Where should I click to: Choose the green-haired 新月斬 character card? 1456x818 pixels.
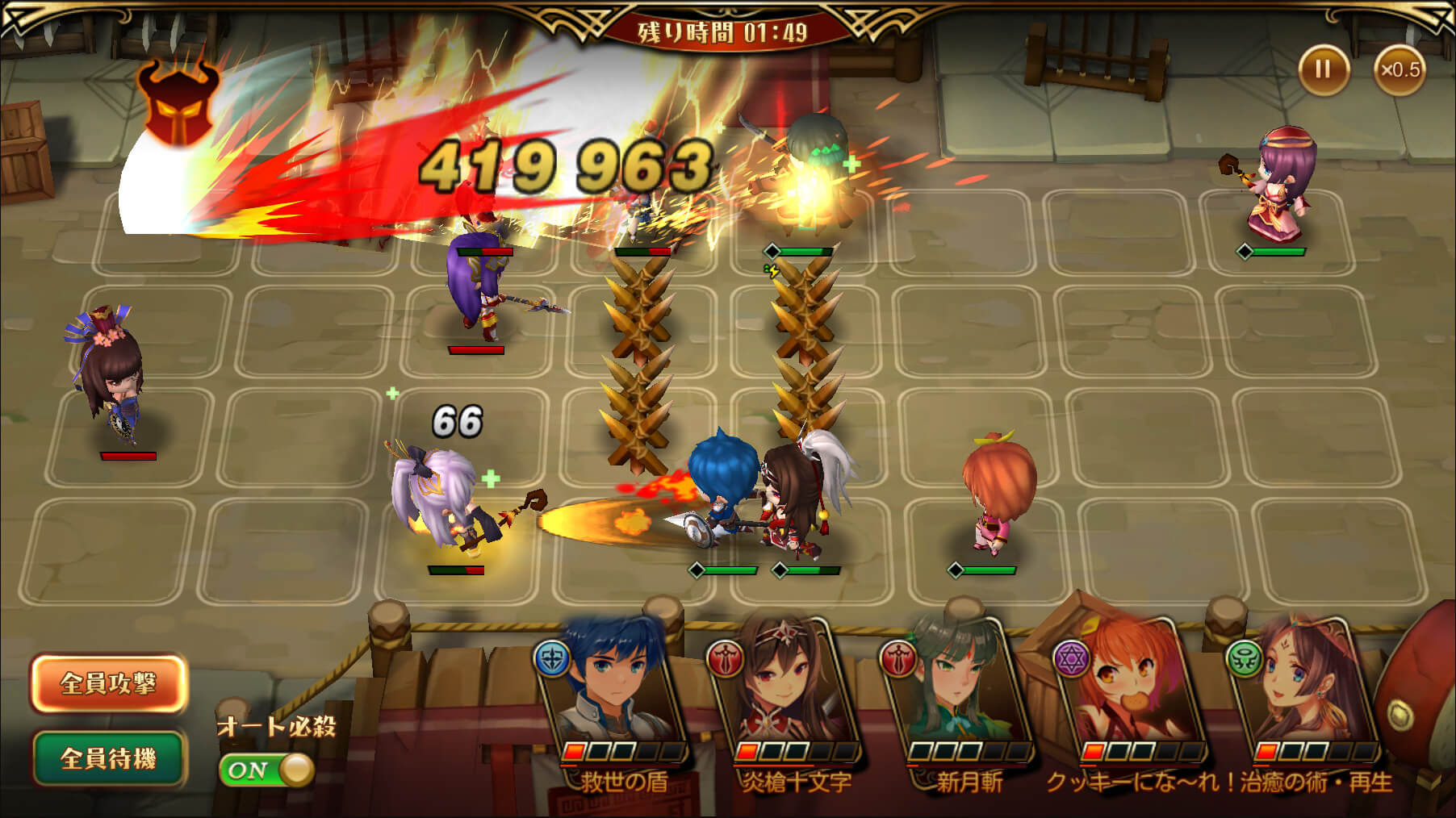click(960, 694)
